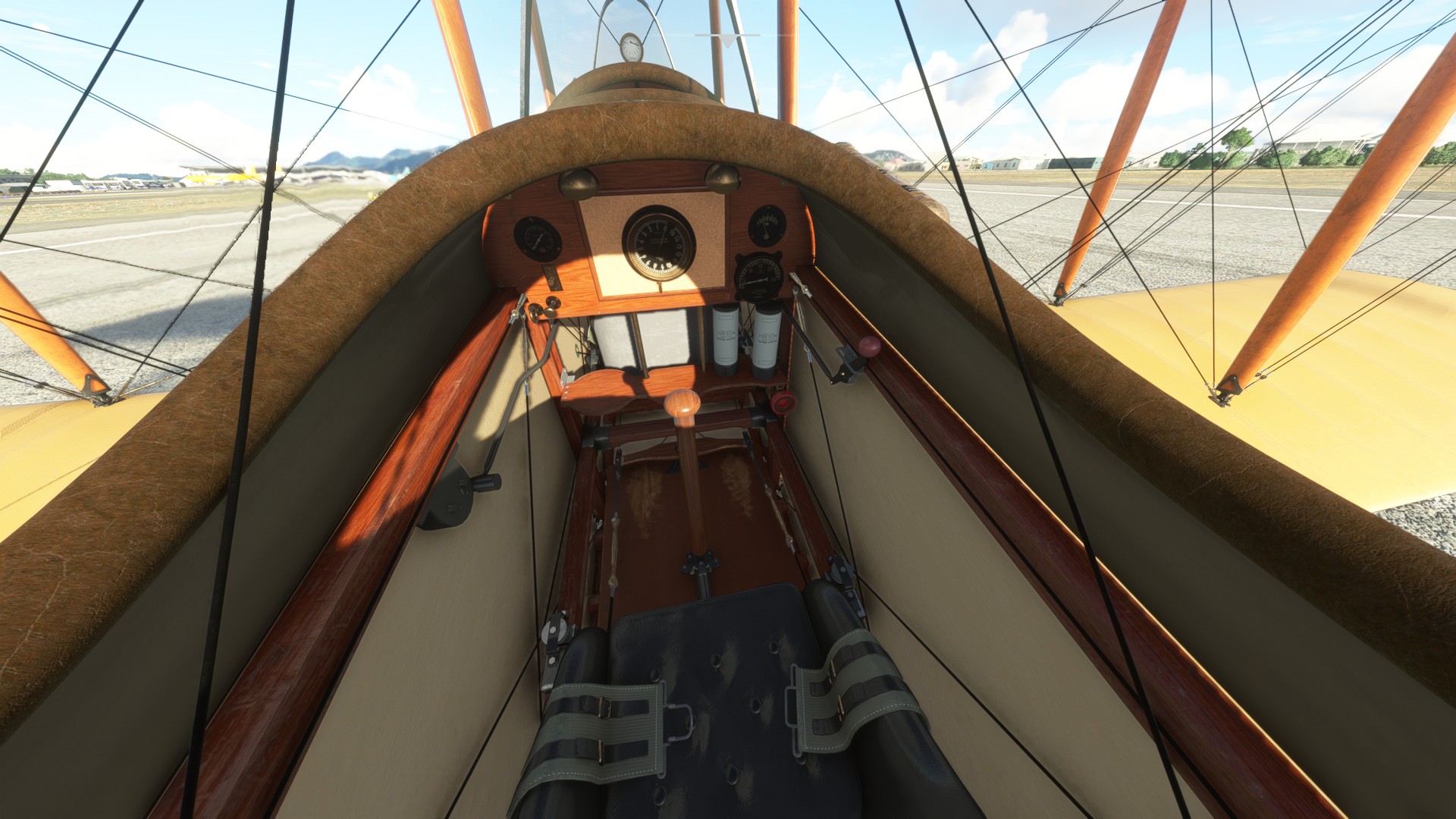Open the toolbar drop-down arrow handle
The image size is (1456, 819).
[x=727, y=40]
